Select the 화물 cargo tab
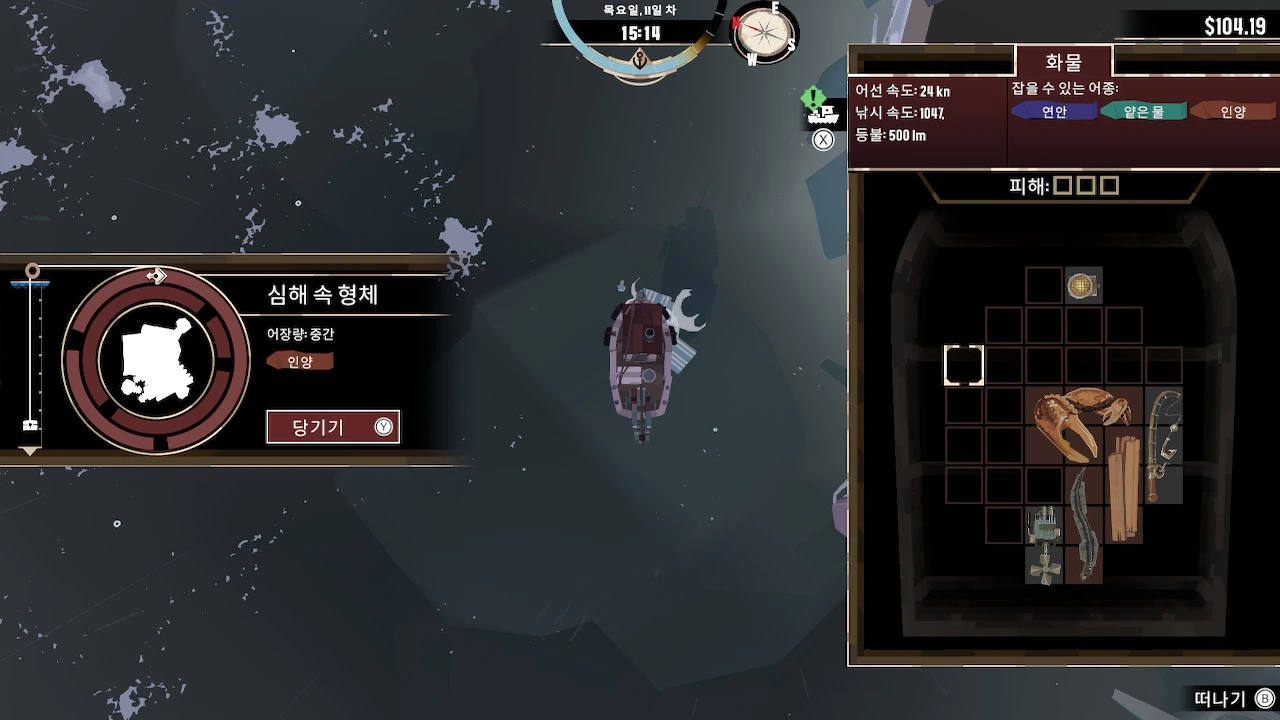1280x720 pixels. (x=1063, y=62)
